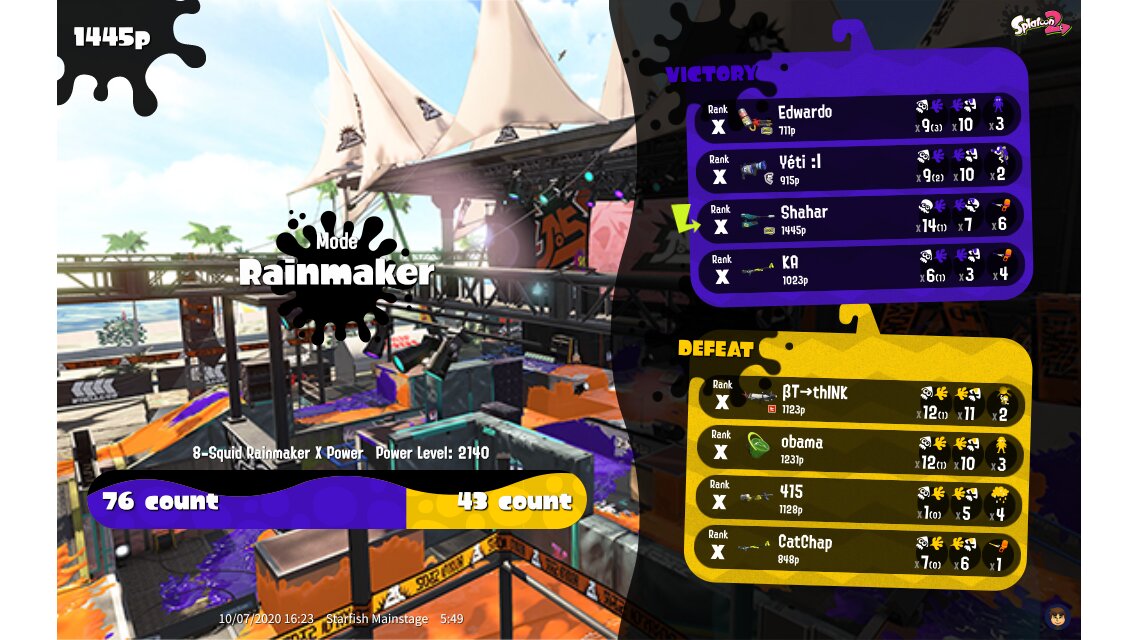Open the user avatar icon
The width and height of the screenshot is (1138, 640).
click(1056, 615)
